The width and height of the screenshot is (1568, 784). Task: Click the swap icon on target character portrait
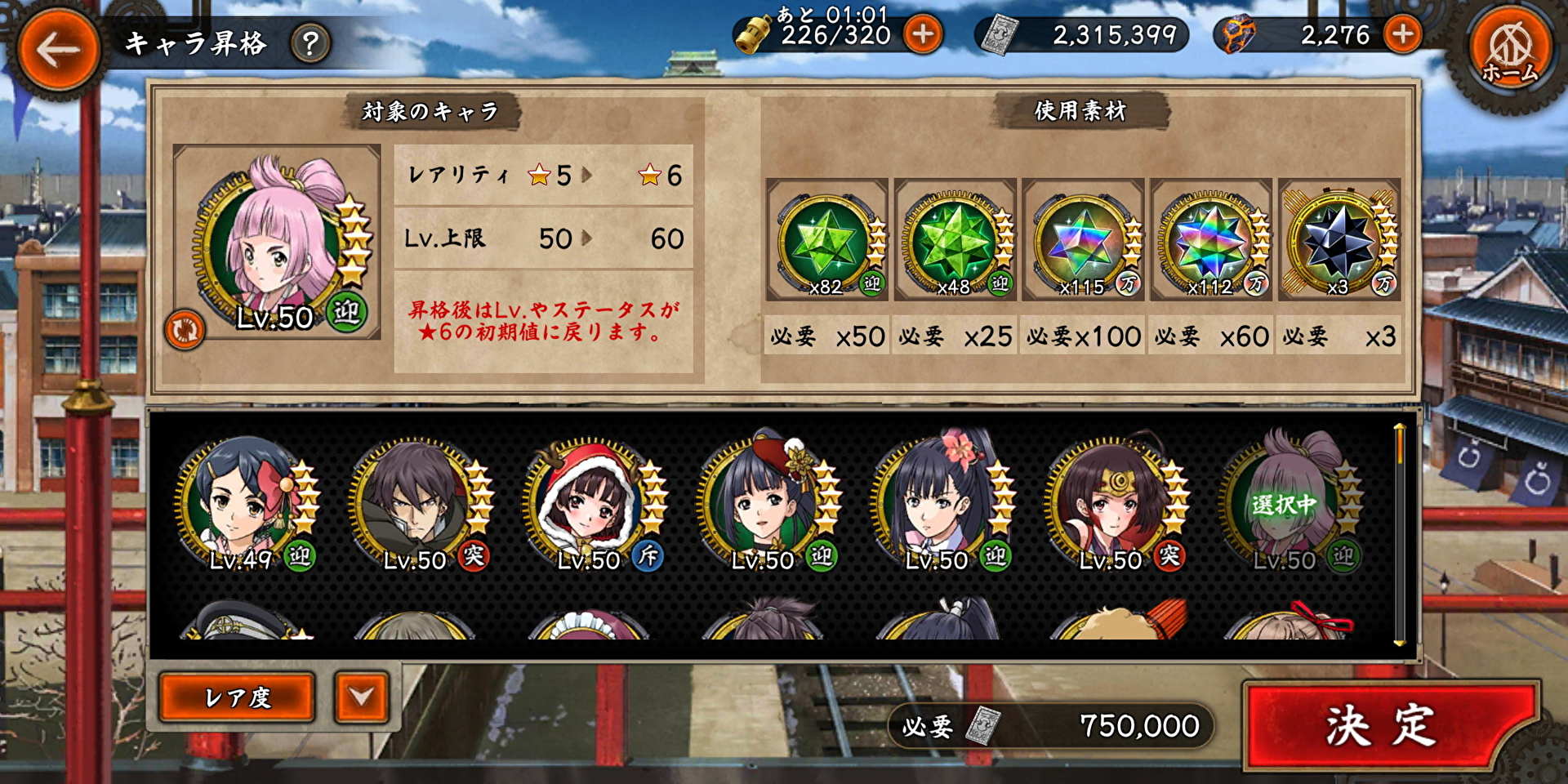tap(184, 330)
